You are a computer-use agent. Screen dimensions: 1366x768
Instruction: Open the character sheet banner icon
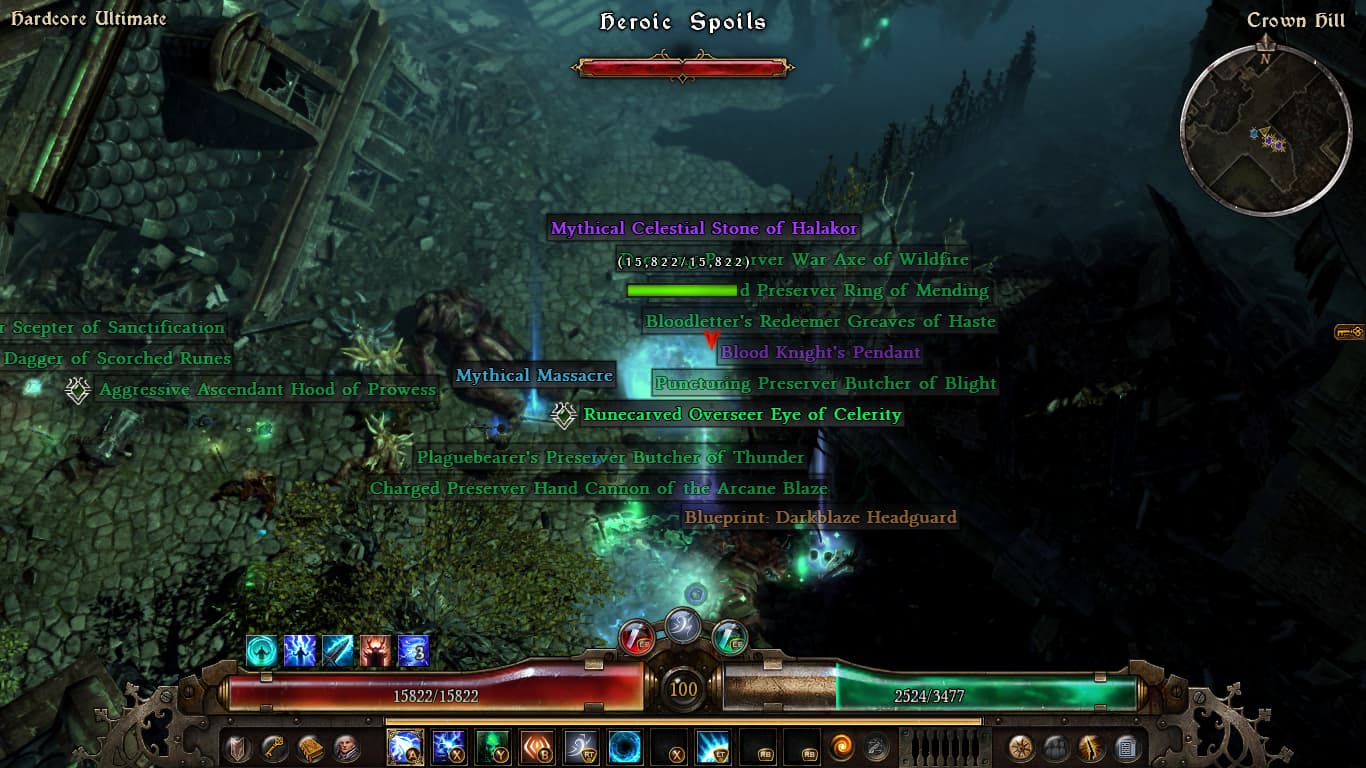(238, 747)
